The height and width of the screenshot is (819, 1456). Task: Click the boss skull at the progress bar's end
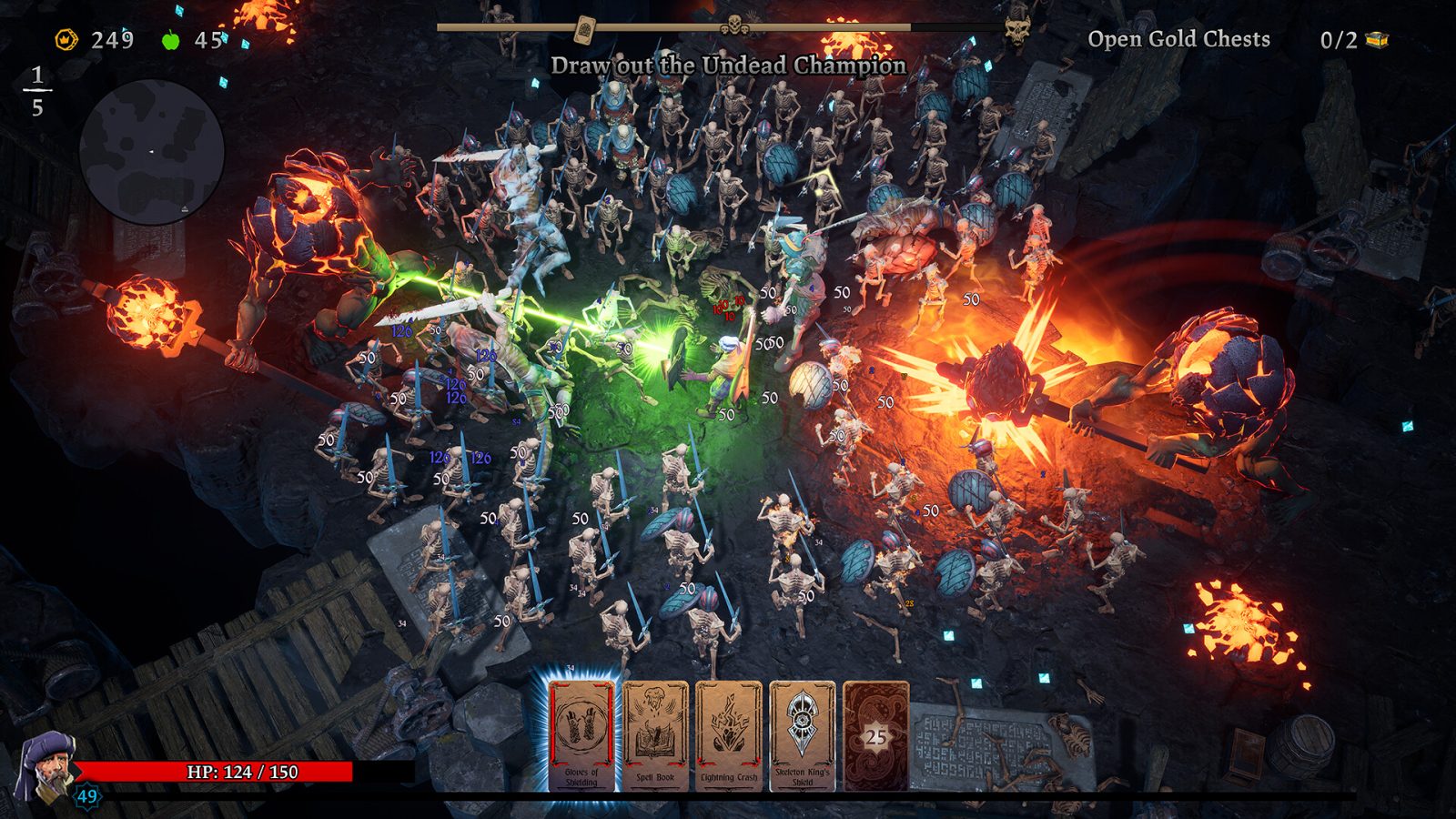pos(1015,29)
